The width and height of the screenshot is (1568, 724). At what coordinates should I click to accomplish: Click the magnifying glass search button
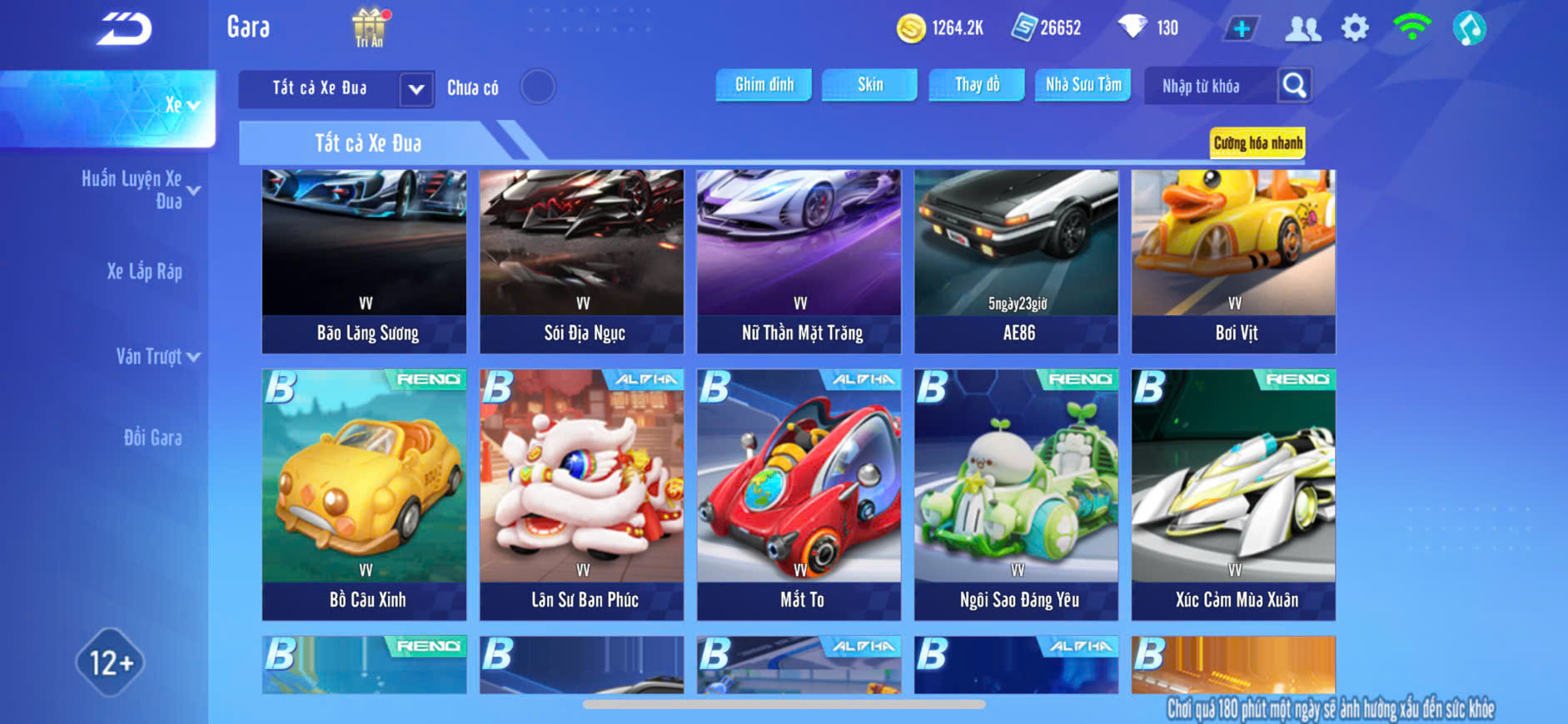tap(1294, 85)
